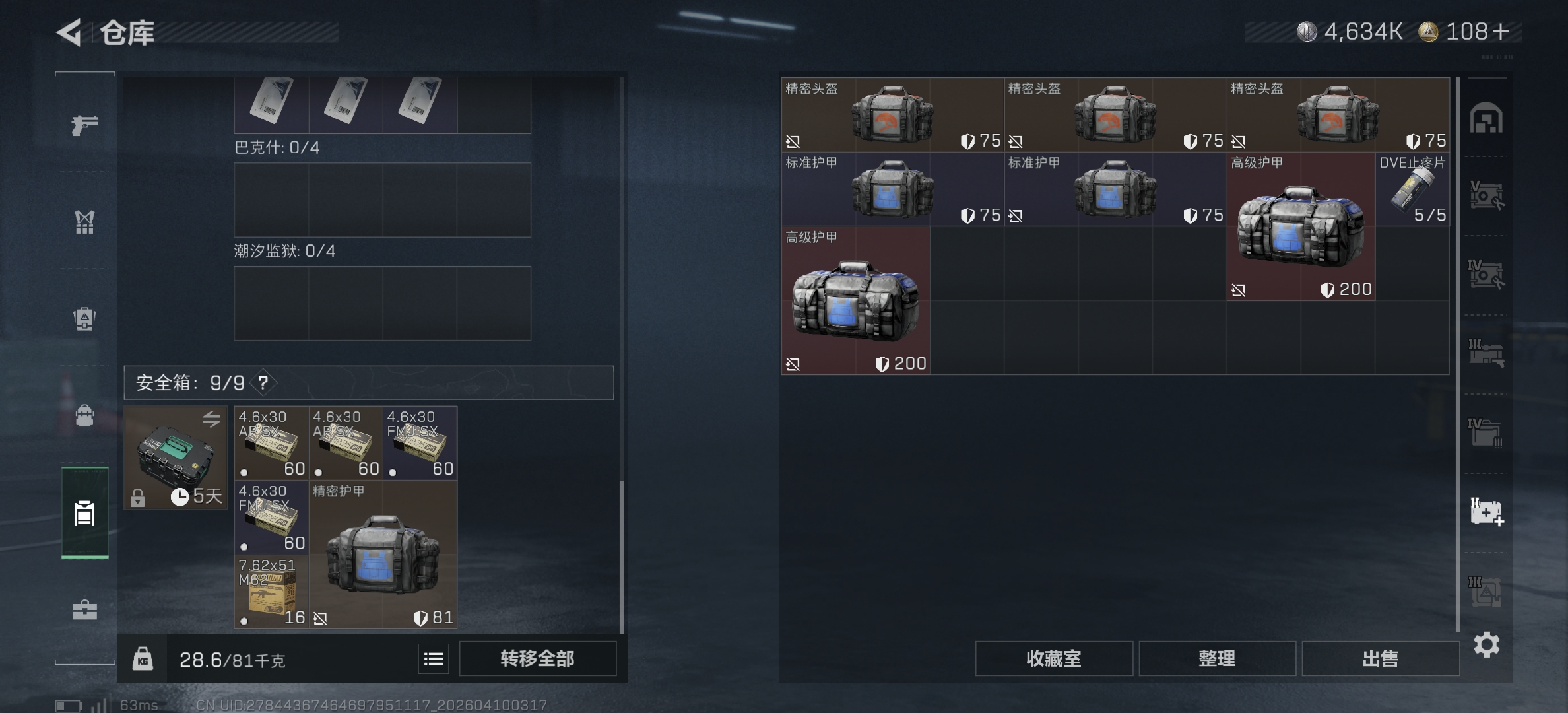
Task: Click the list view icon beside weight display
Action: [434, 658]
